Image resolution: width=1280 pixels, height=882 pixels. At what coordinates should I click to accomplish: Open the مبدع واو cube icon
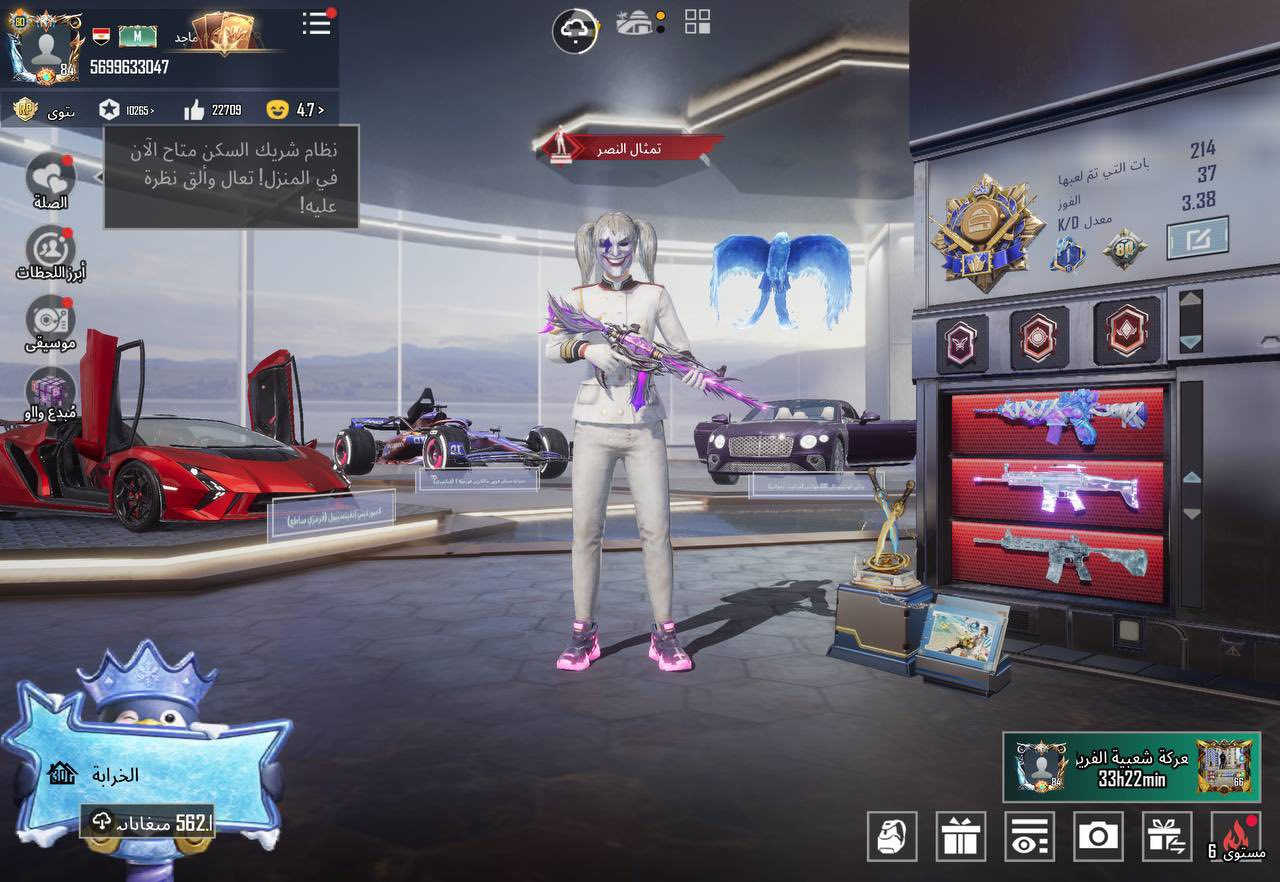click(x=50, y=392)
